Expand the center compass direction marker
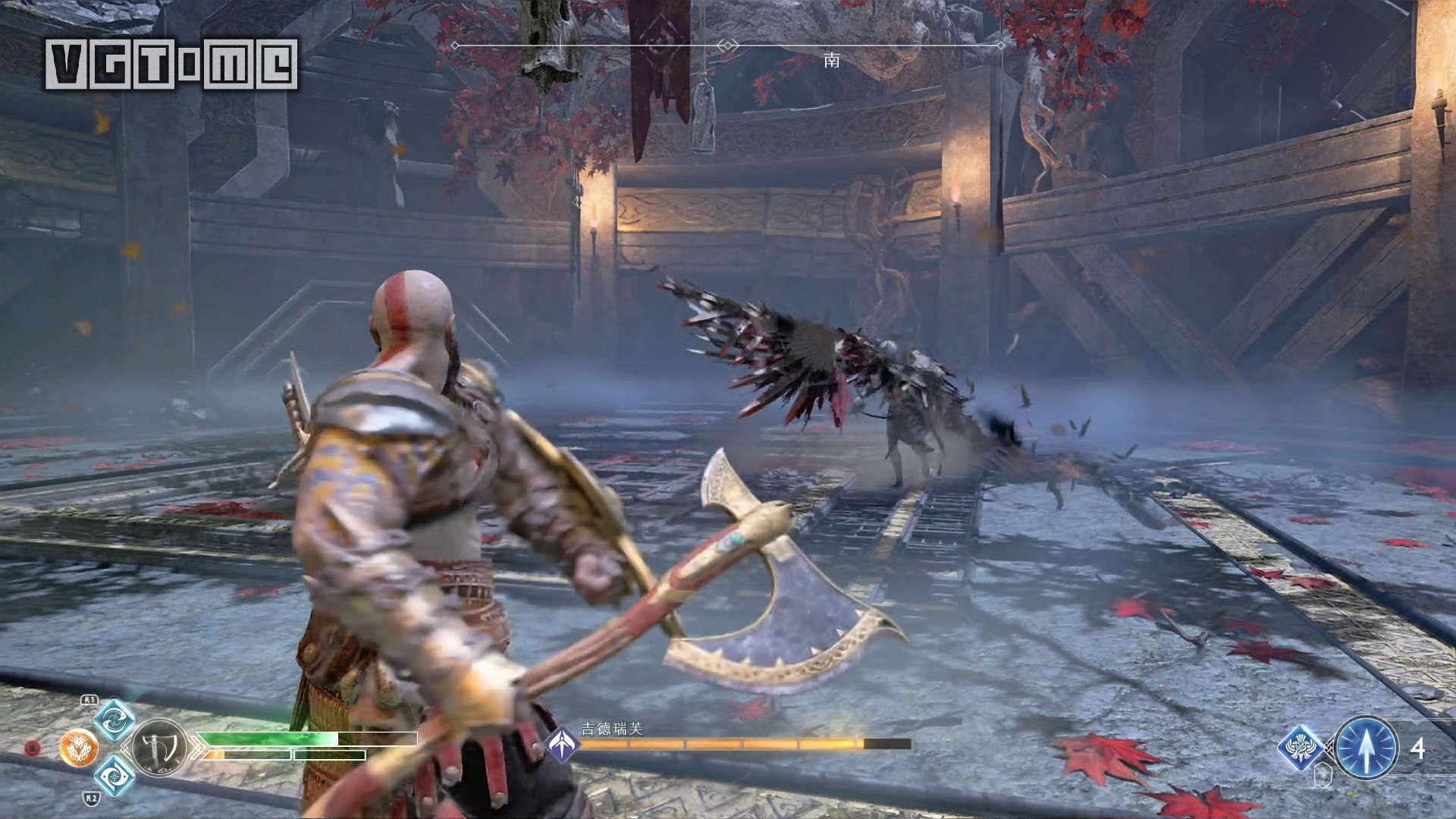Screen dimensions: 1456x819 (728, 45)
